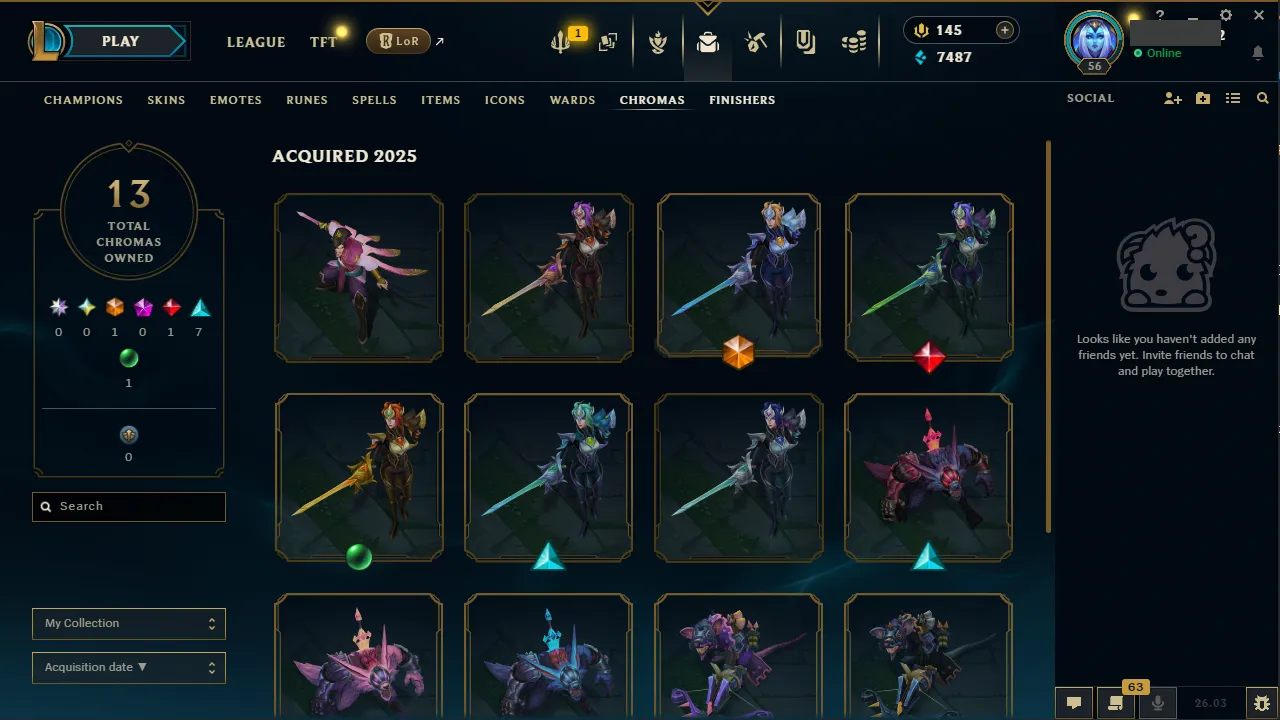This screenshot has width=1280, height=720.
Task: Switch to the SKINS tab
Action: [166, 100]
